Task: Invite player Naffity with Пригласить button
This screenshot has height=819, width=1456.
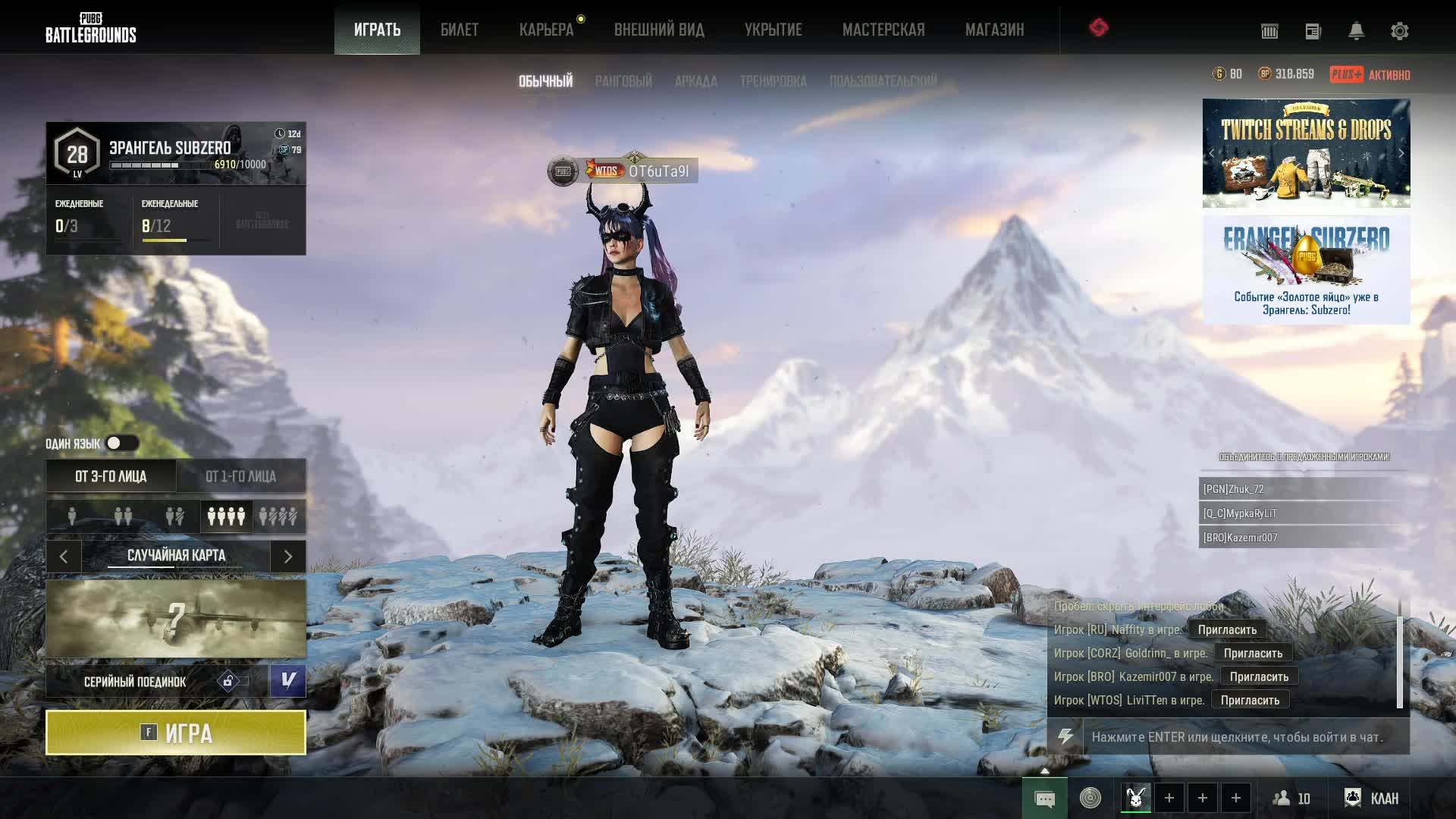Action: [1227, 629]
